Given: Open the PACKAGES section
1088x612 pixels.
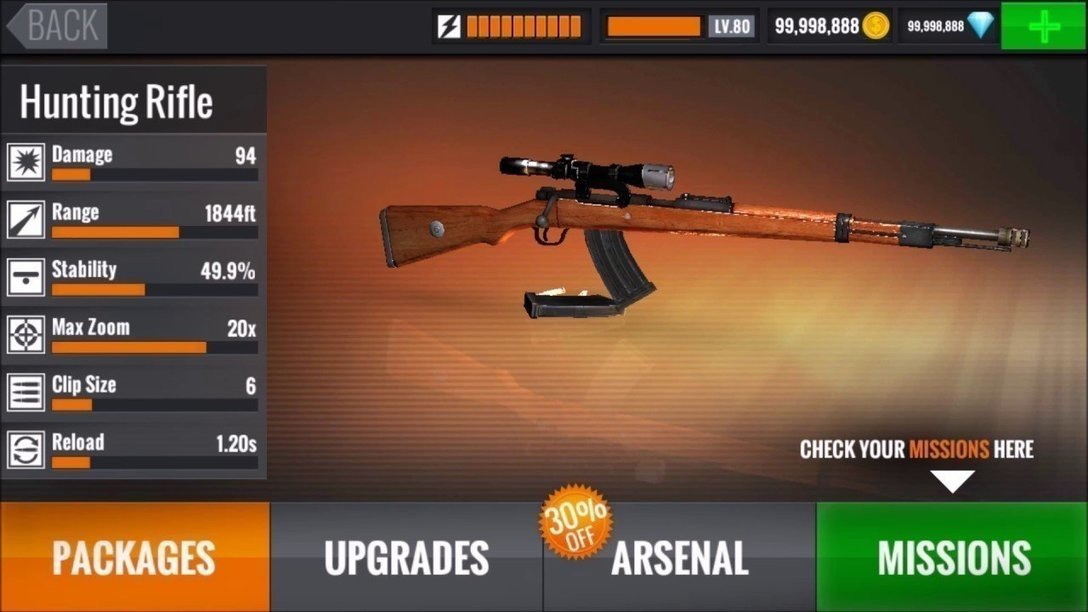Looking at the screenshot, I should coord(134,557).
